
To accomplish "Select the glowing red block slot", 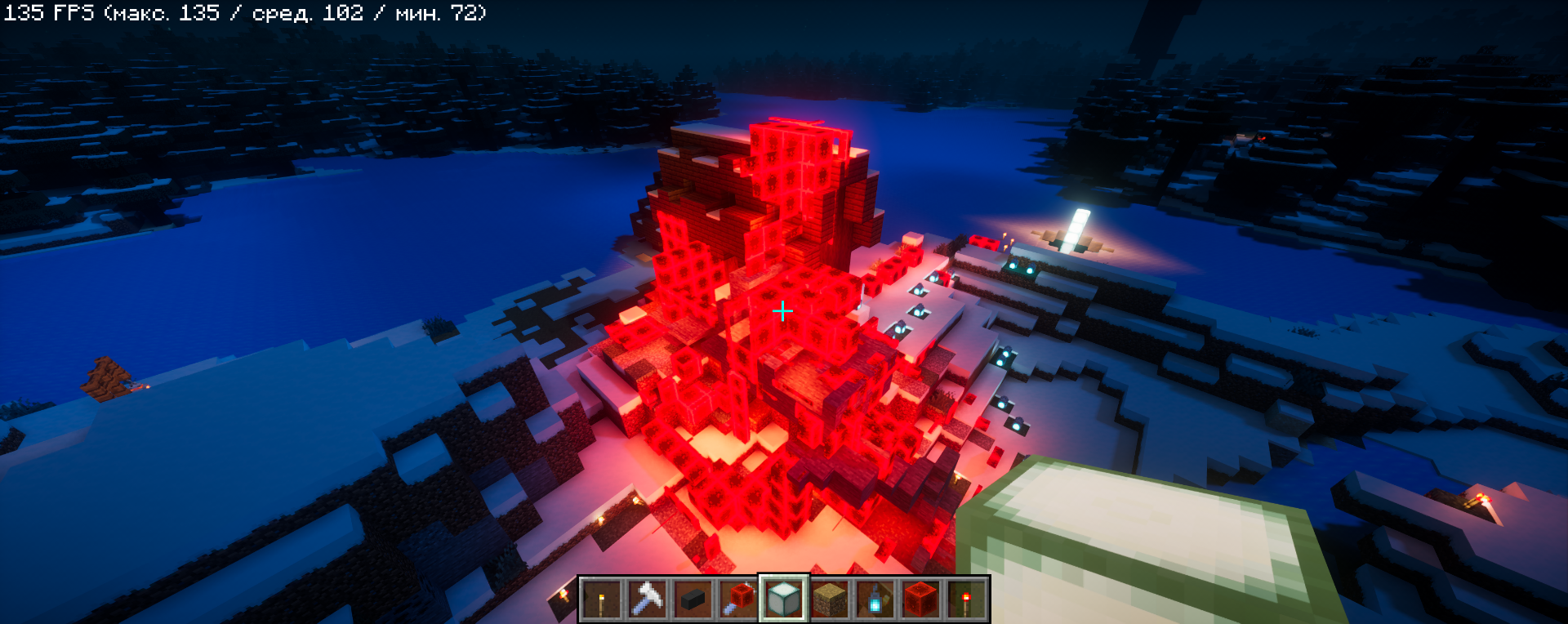I will pyautogui.click(x=920, y=599).
